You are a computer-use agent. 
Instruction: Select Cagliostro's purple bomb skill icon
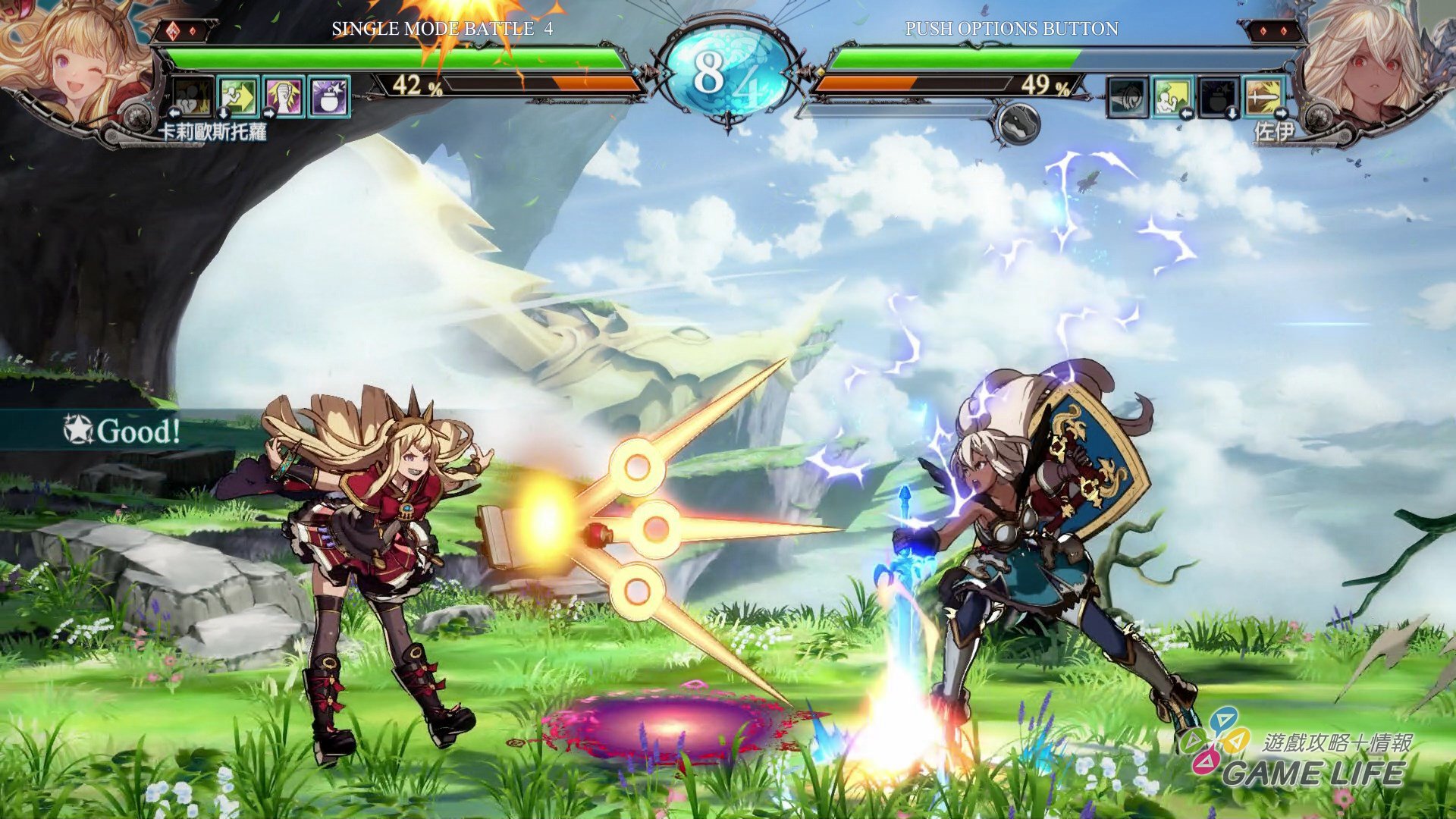click(328, 97)
